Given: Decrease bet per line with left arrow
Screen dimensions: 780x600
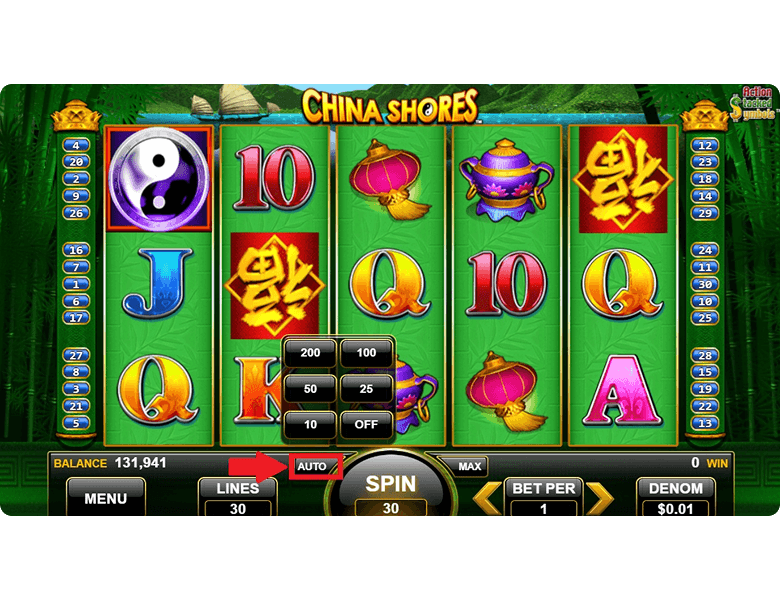Looking at the screenshot, I should pos(487,497).
